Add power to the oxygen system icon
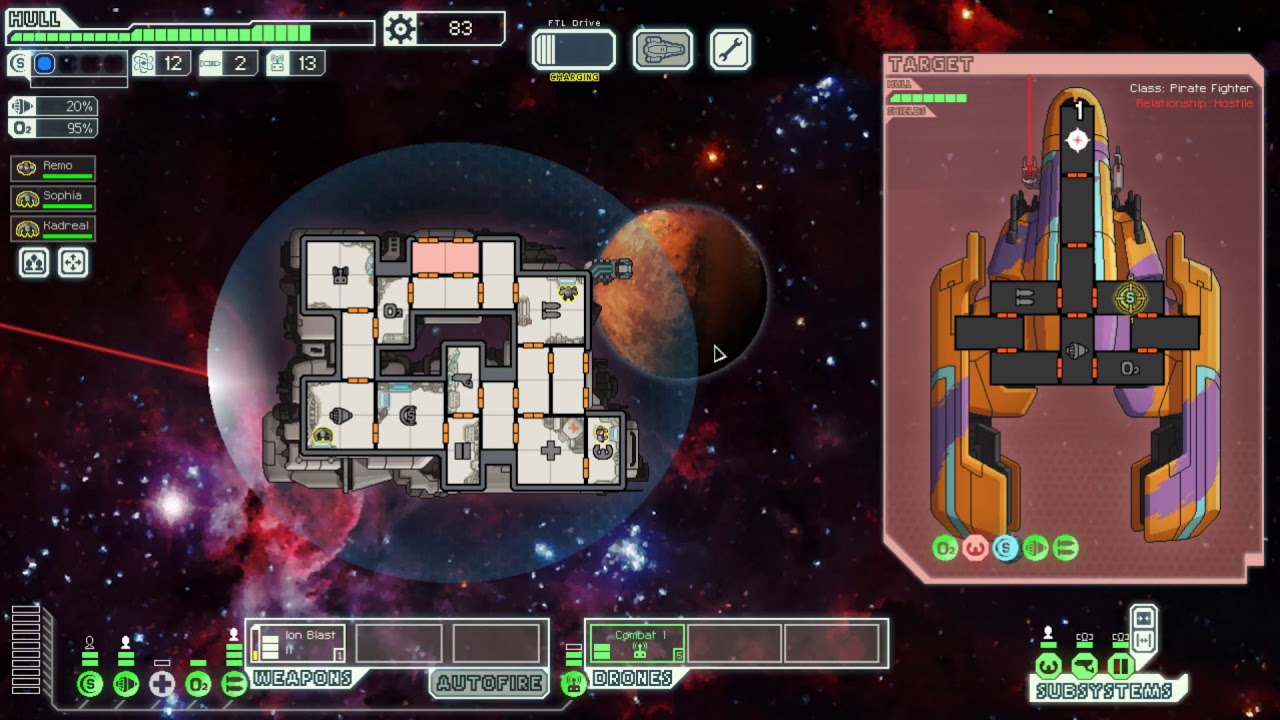This screenshot has height=720, width=1280. 198,684
